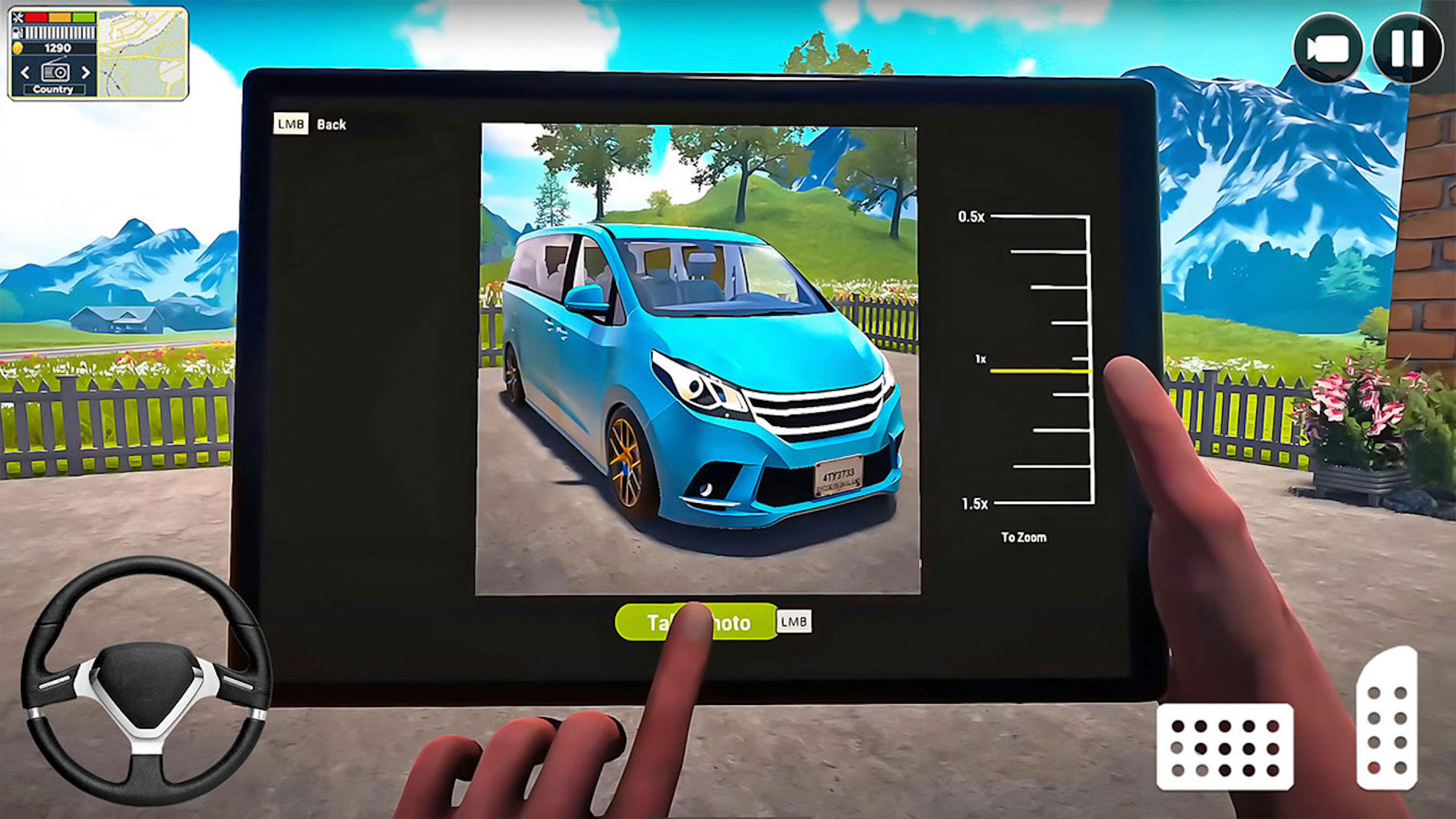Select the Country radio station label

point(53,90)
